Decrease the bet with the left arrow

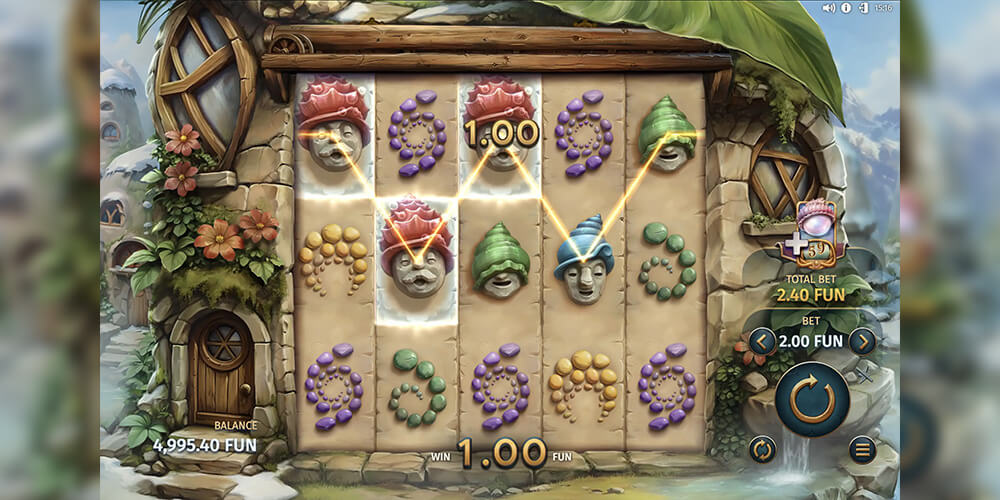click(x=762, y=342)
